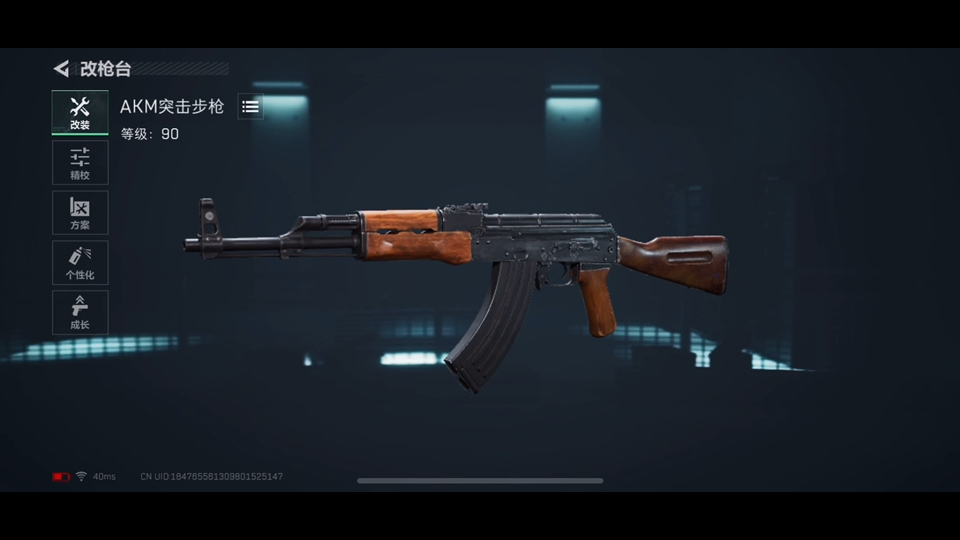
Task: Select the 改装 modification tab
Action: pyautogui.click(x=80, y=113)
